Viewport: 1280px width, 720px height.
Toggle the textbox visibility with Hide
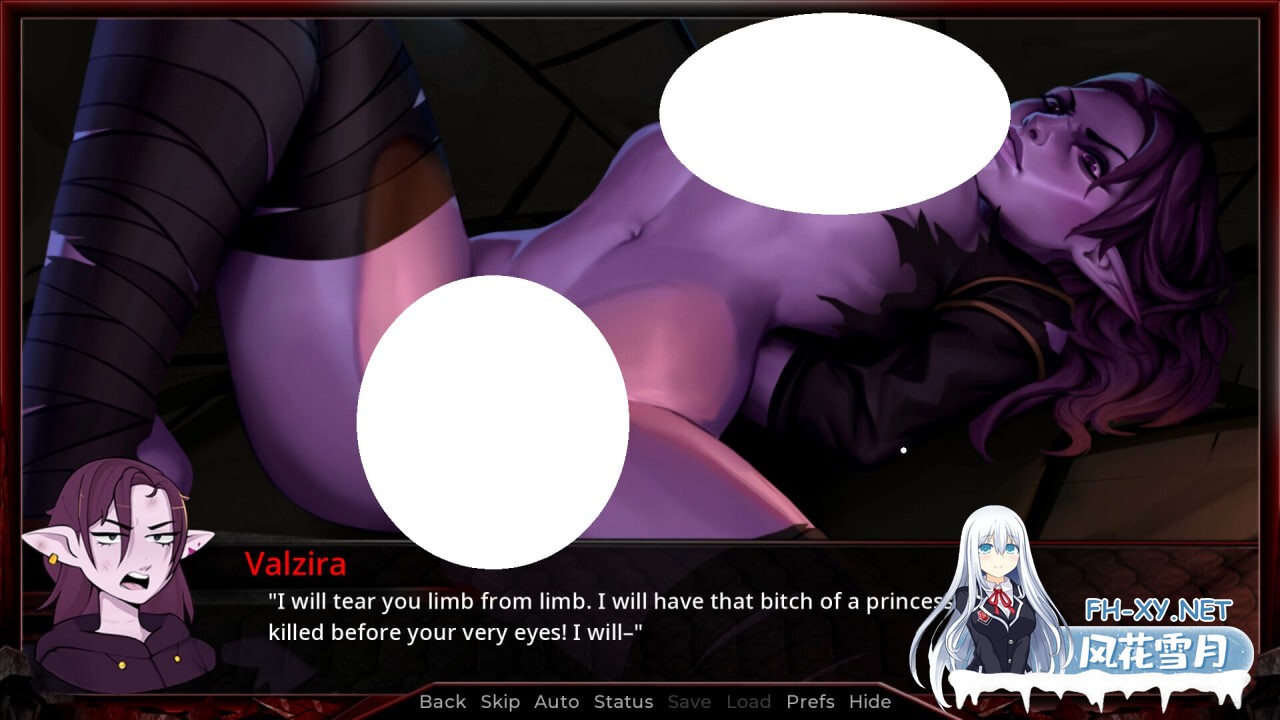[x=869, y=702]
